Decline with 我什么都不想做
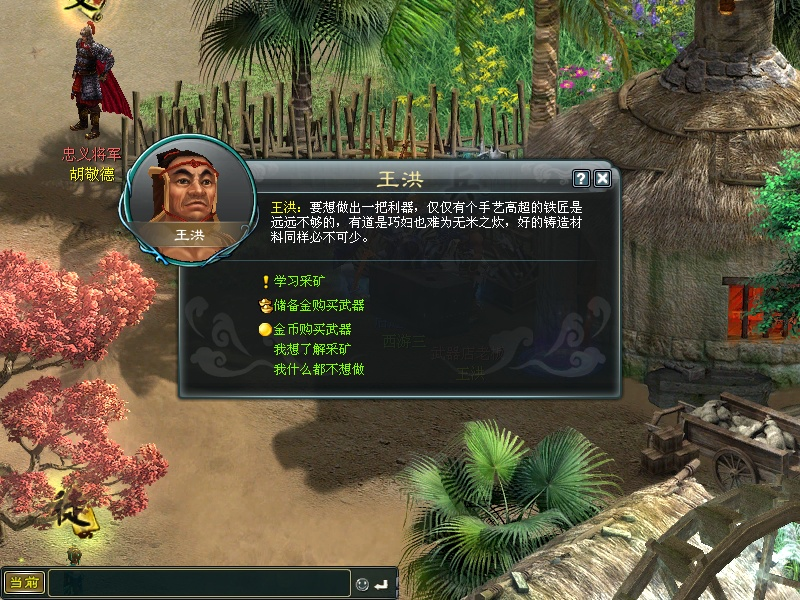Screen dimensions: 800x600 click(x=318, y=369)
